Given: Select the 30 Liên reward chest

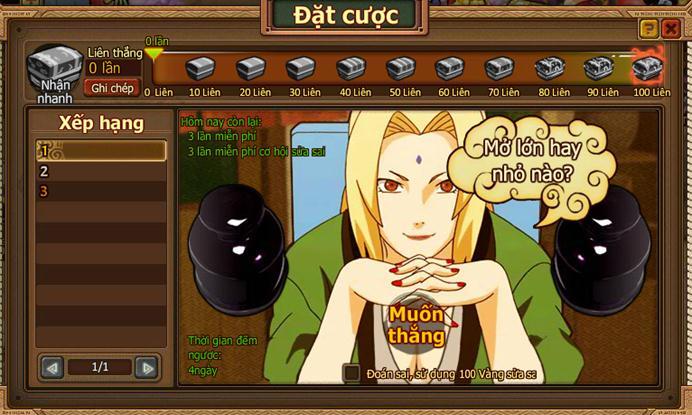Looking at the screenshot, I should 300,69.
